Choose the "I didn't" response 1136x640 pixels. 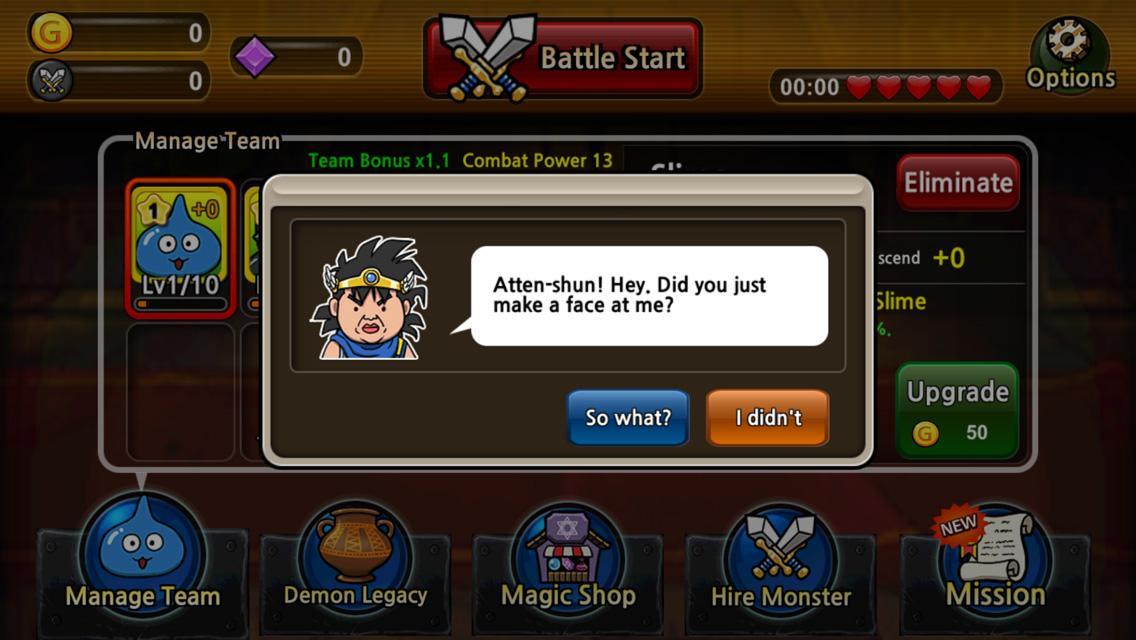click(767, 417)
